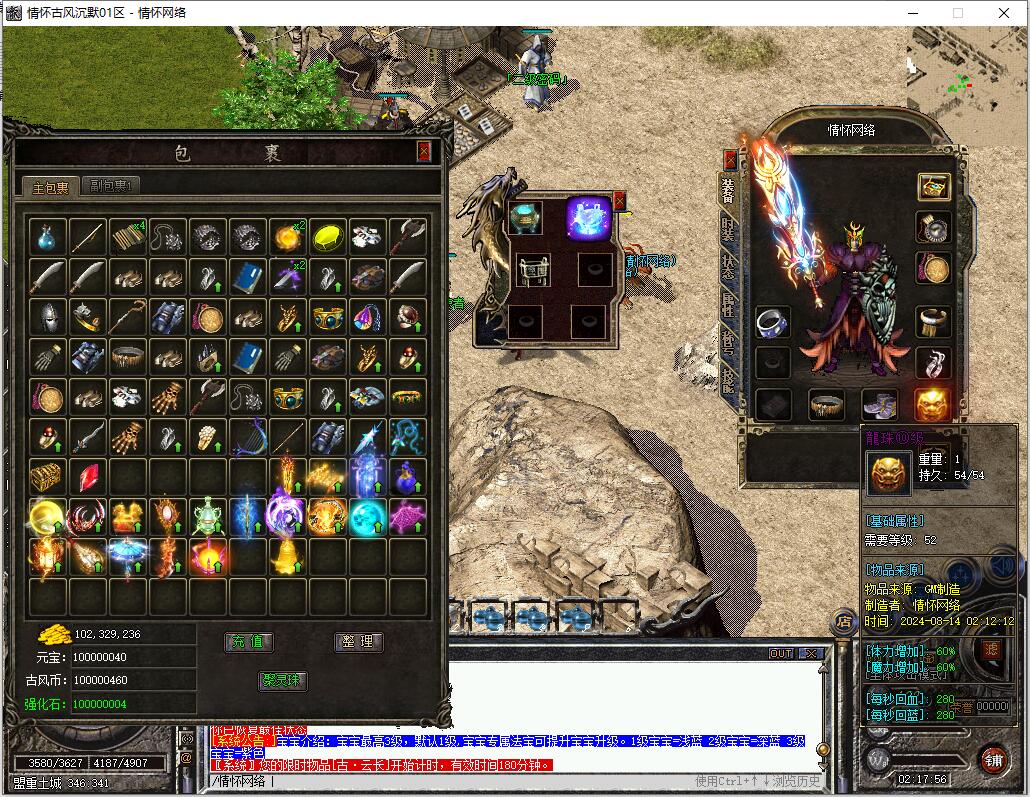Select the equipped golden dragon orb slot
The image size is (1030, 797).
tap(932, 404)
